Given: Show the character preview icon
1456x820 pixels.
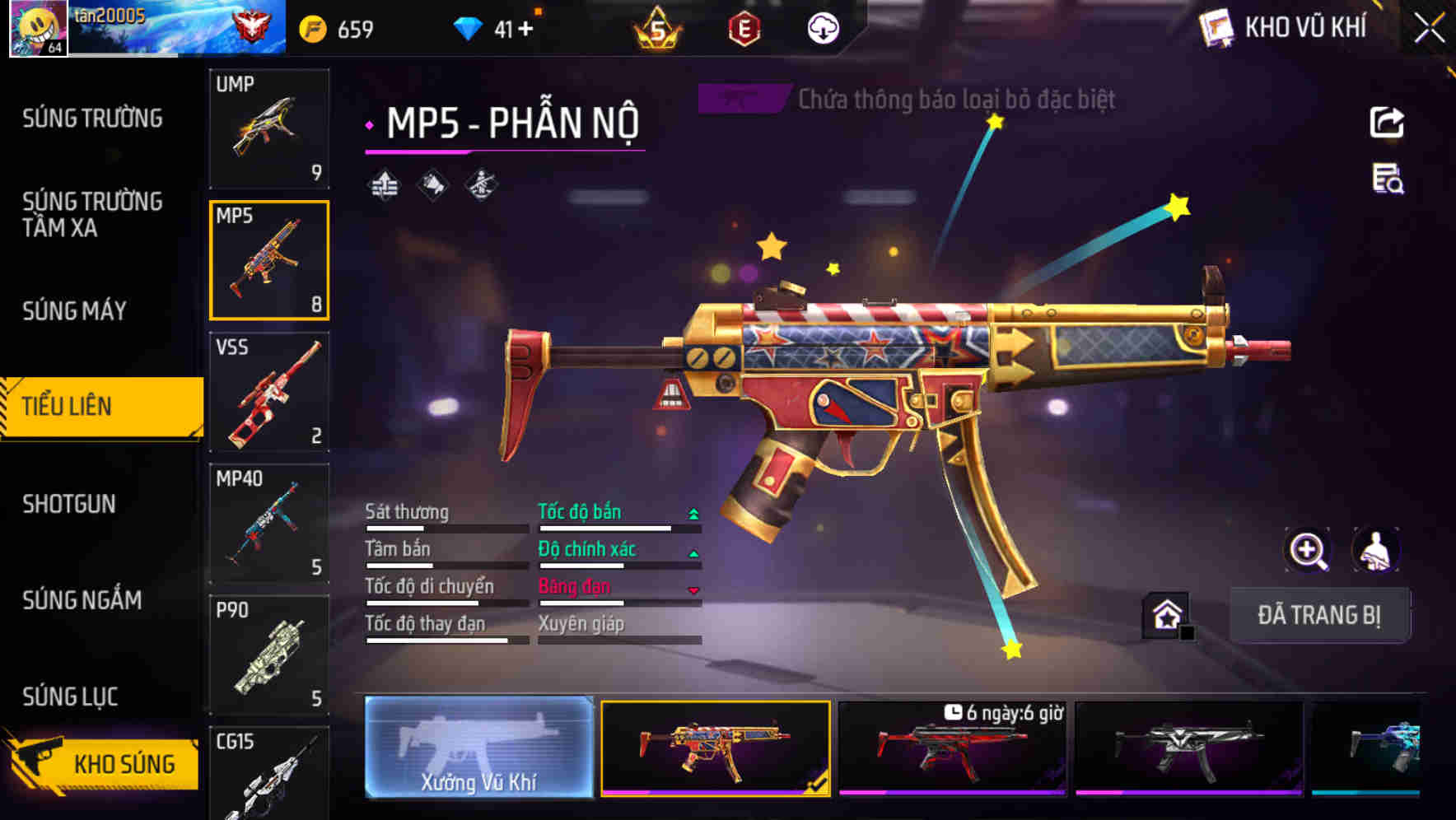Looking at the screenshot, I should pyautogui.click(x=1375, y=550).
